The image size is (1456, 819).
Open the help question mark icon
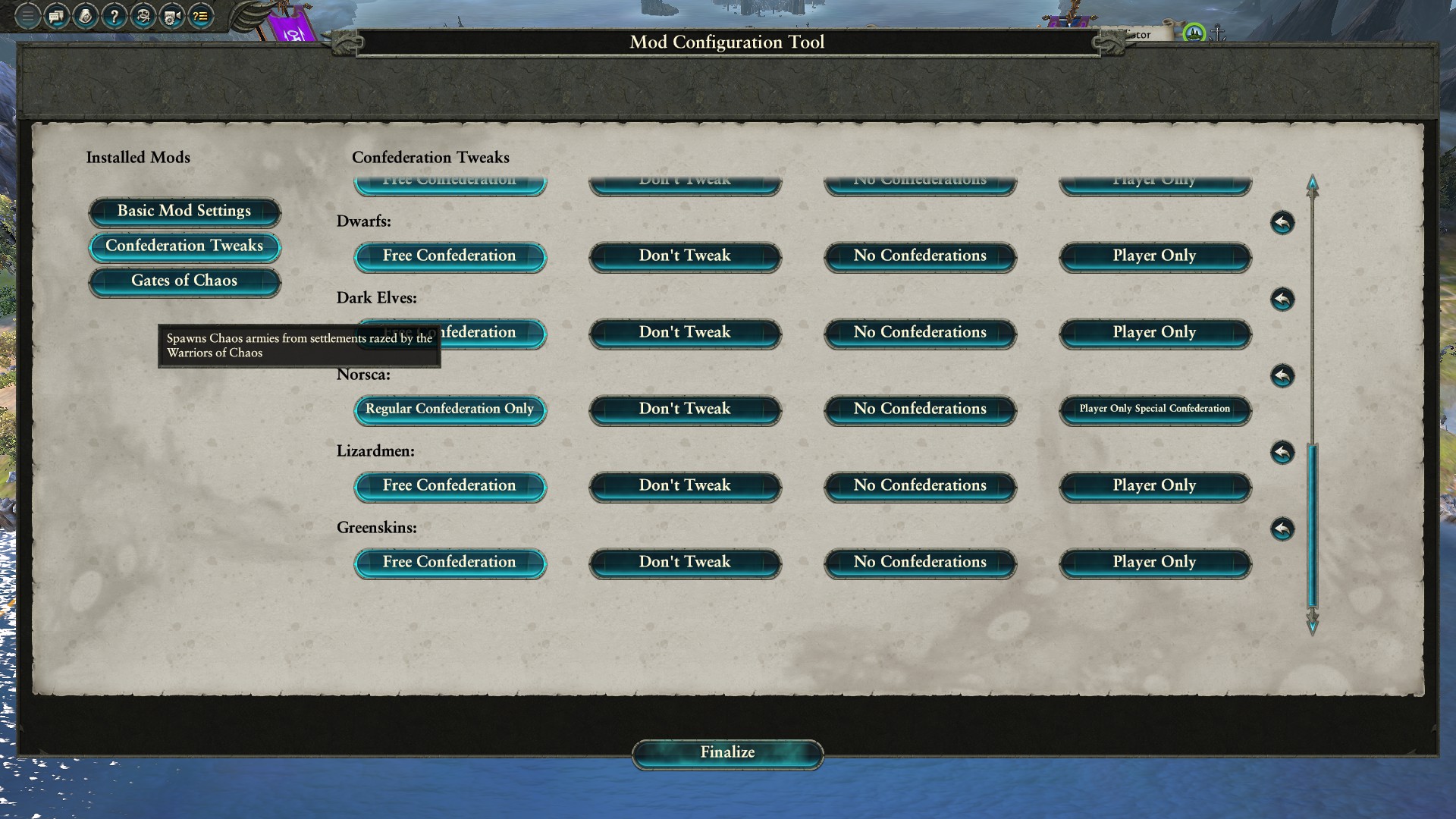114,16
